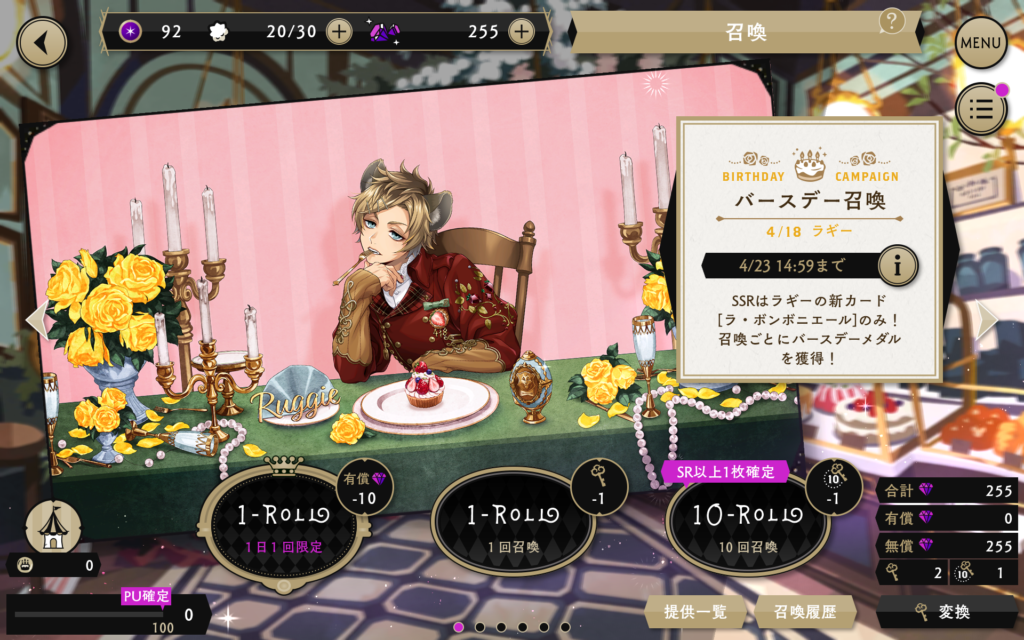Open the MENU button

coord(981,43)
